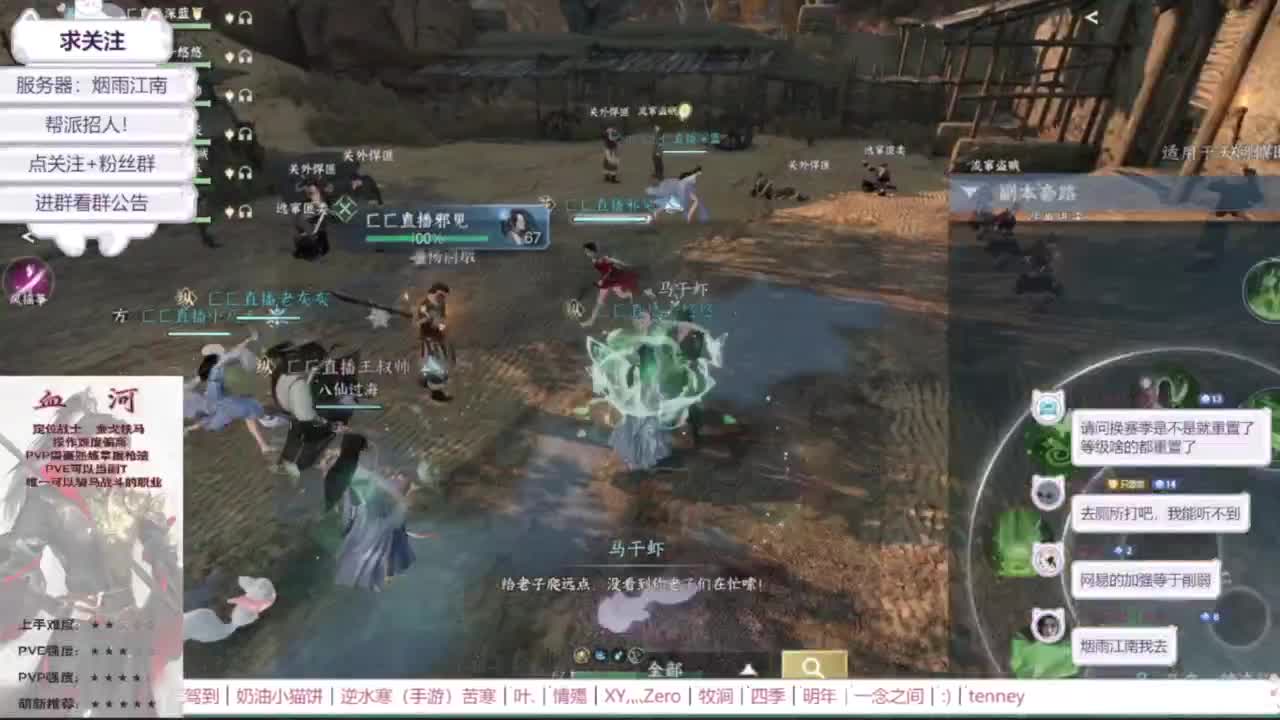The height and width of the screenshot is (720, 1280).
Task: Toggle the headphone icon next to top player name
Action: (x=244, y=18)
